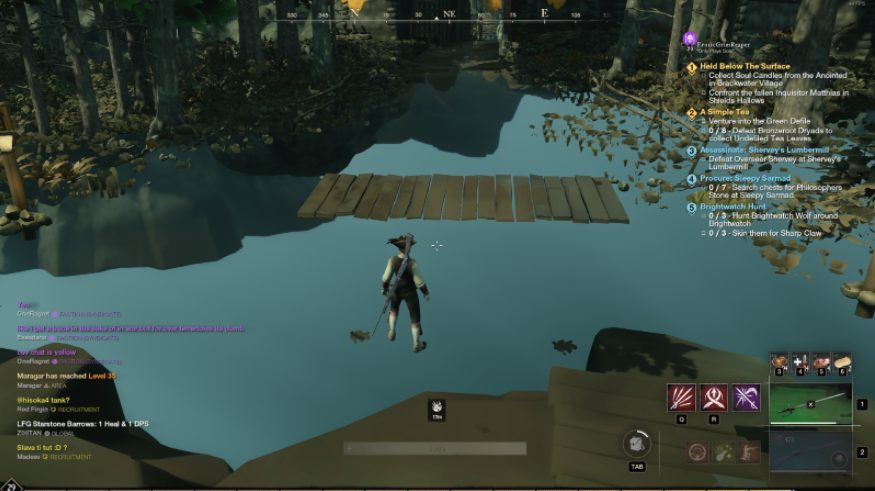875x491 pixels.
Task: Use the bread item in quick slot 6
Action: pyautogui.click(x=843, y=362)
